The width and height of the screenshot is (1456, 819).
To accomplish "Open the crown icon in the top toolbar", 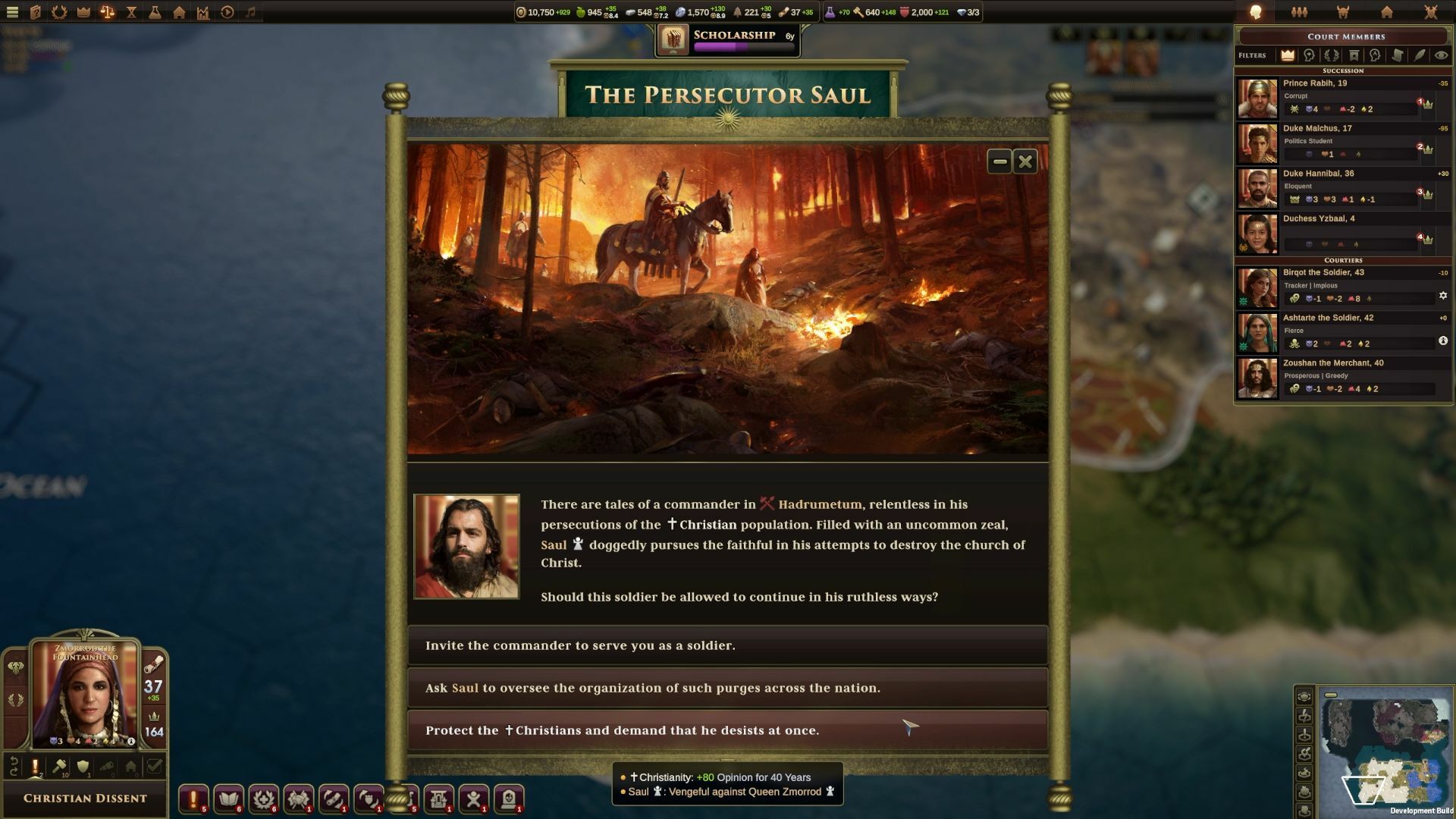I will pyautogui.click(x=82, y=11).
